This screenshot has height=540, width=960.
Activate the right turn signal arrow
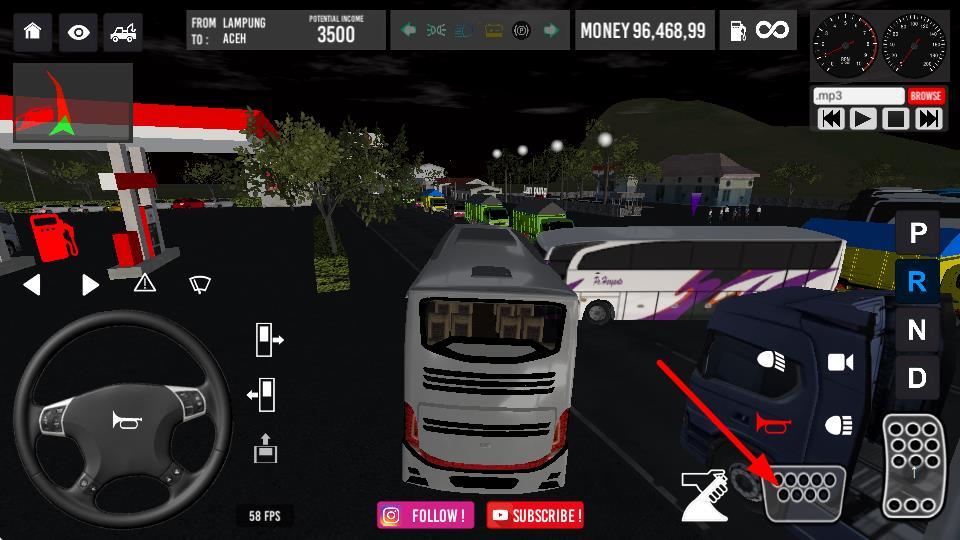90,285
